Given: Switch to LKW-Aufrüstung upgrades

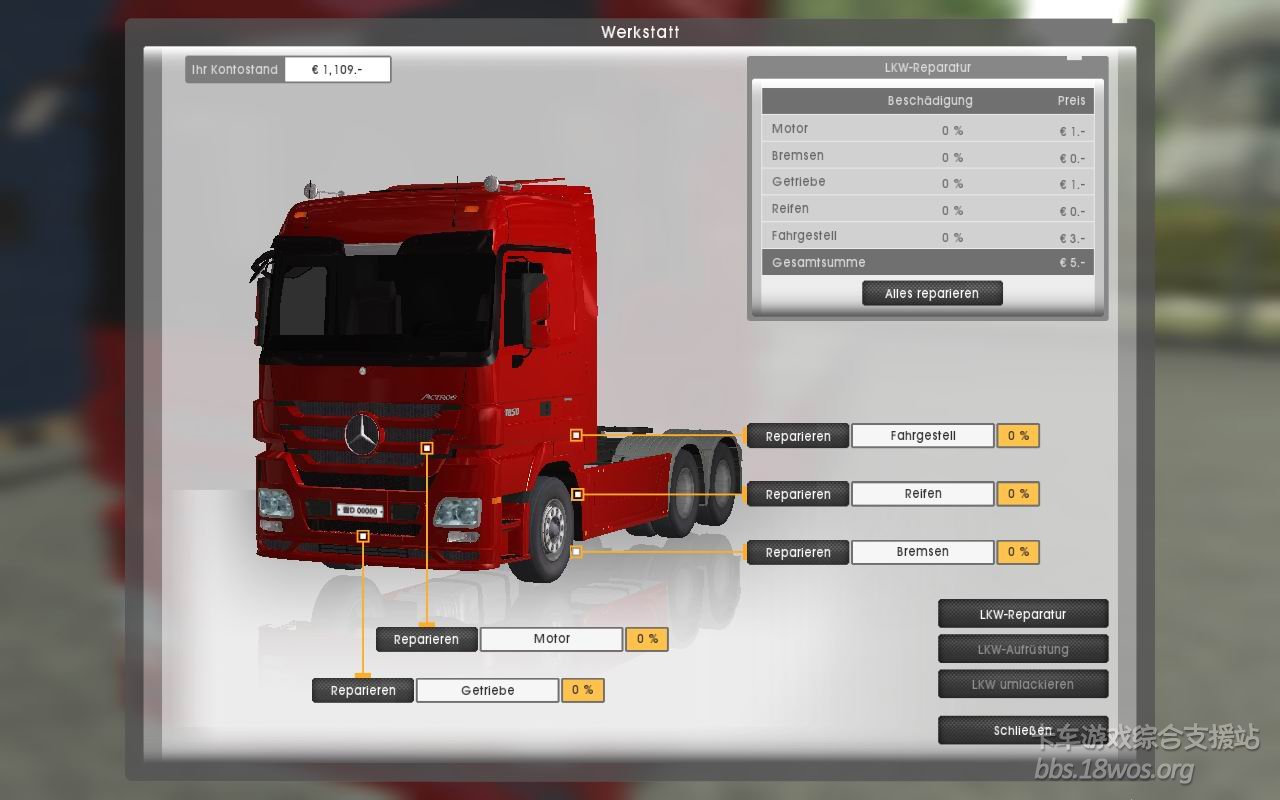Looking at the screenshot, I should tap(1022, 649).
